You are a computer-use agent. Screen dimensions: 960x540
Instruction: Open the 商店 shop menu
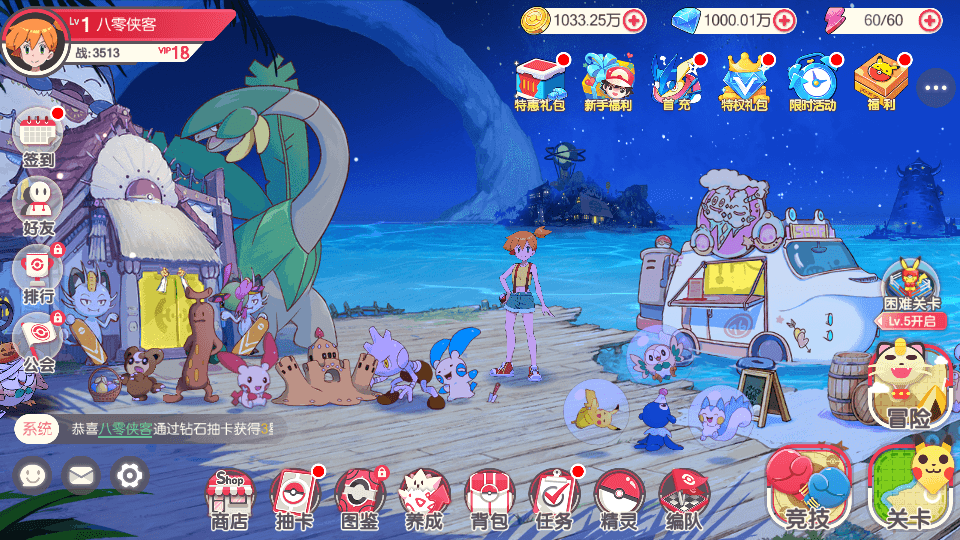(229, 497)
